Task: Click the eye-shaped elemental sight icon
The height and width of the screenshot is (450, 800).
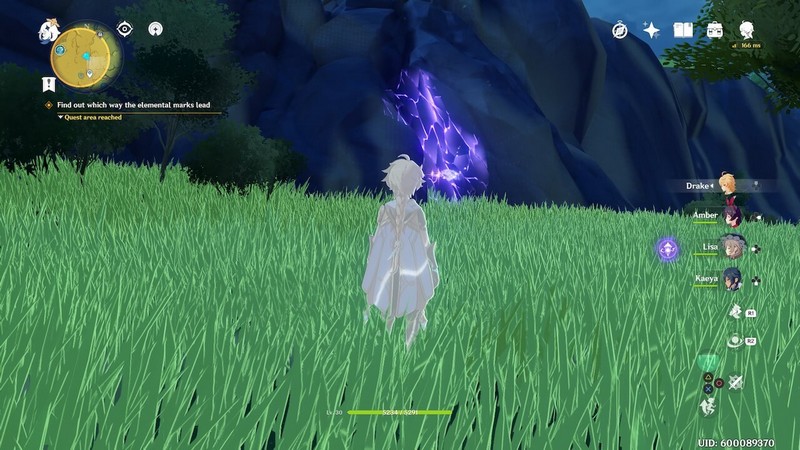Action: pos(125,29)
